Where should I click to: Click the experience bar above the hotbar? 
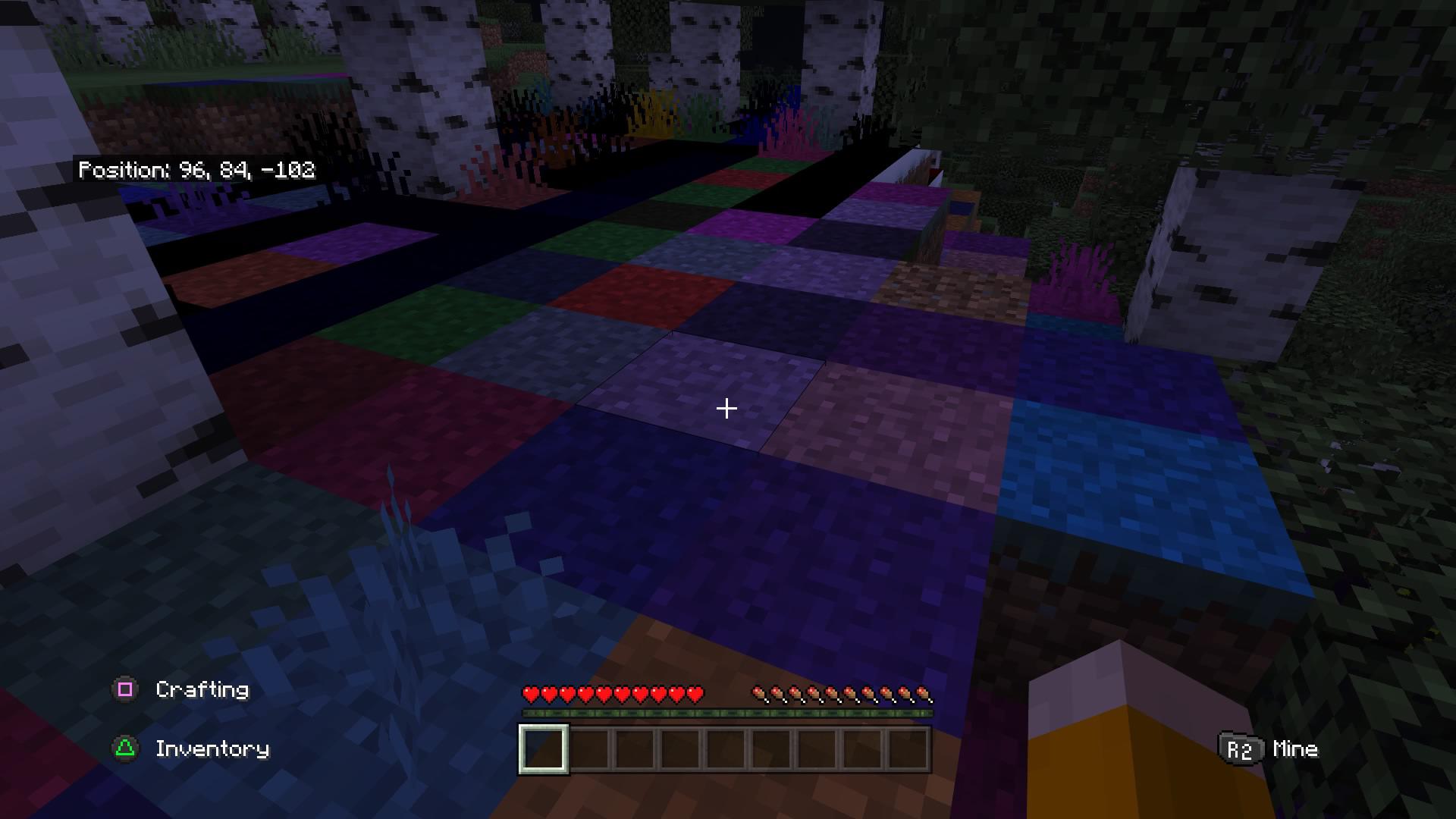pos(725,714)
